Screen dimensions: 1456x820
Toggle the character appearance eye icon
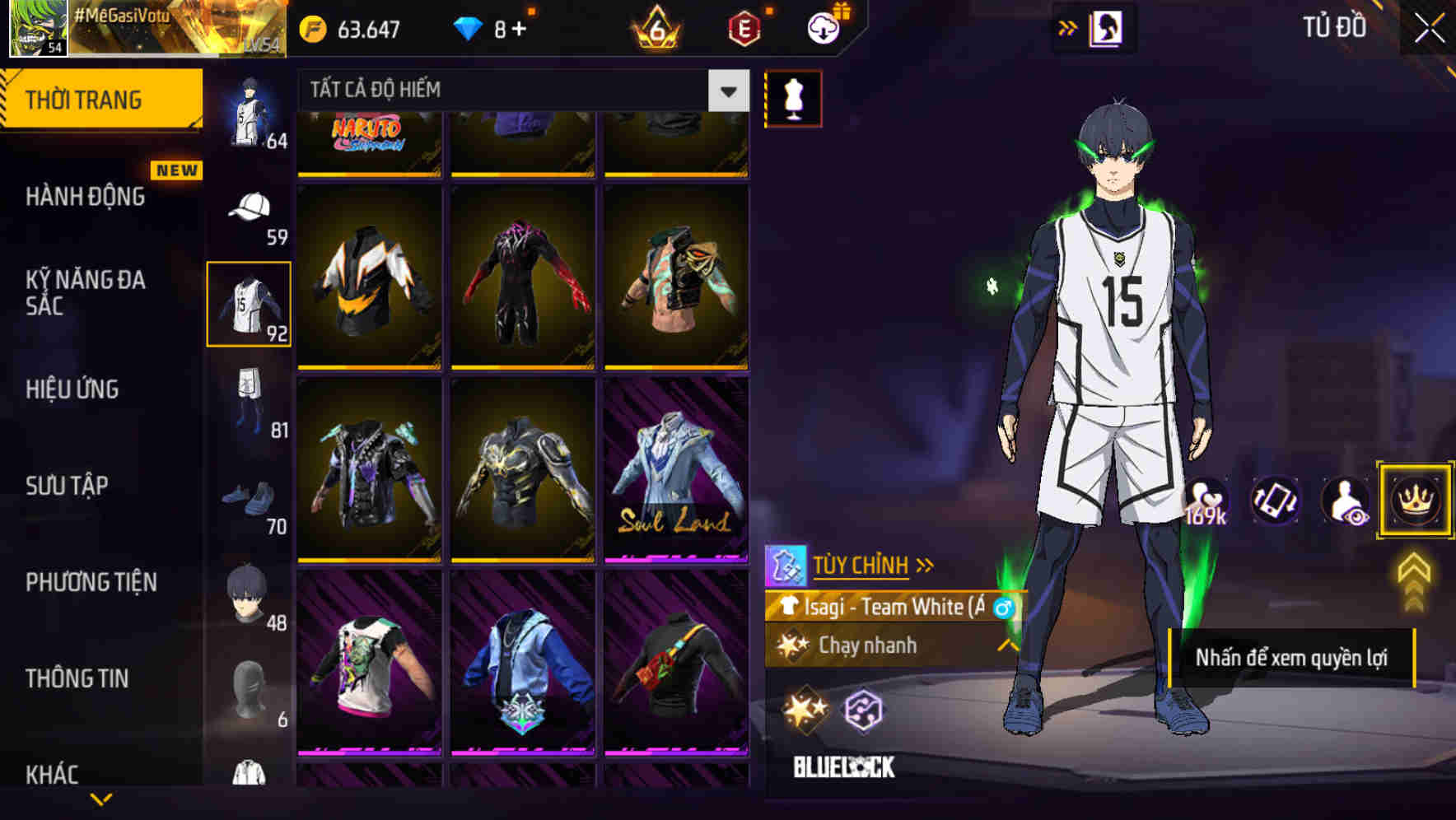pyautogui.click(x=1343, y=501)
